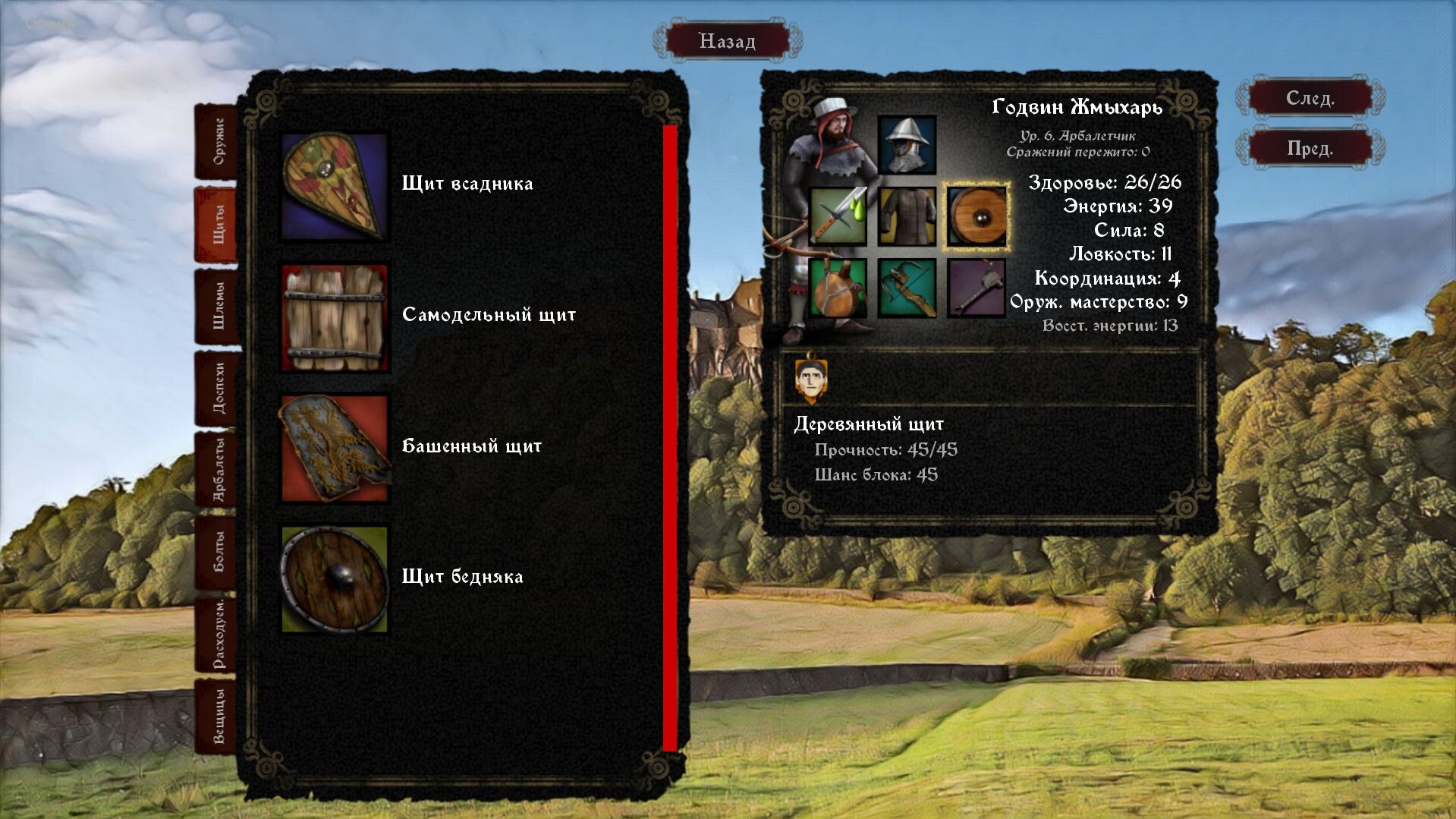Open the Шлемы tab
This screenshot has width=1456, height=819.
coord(218,306)
